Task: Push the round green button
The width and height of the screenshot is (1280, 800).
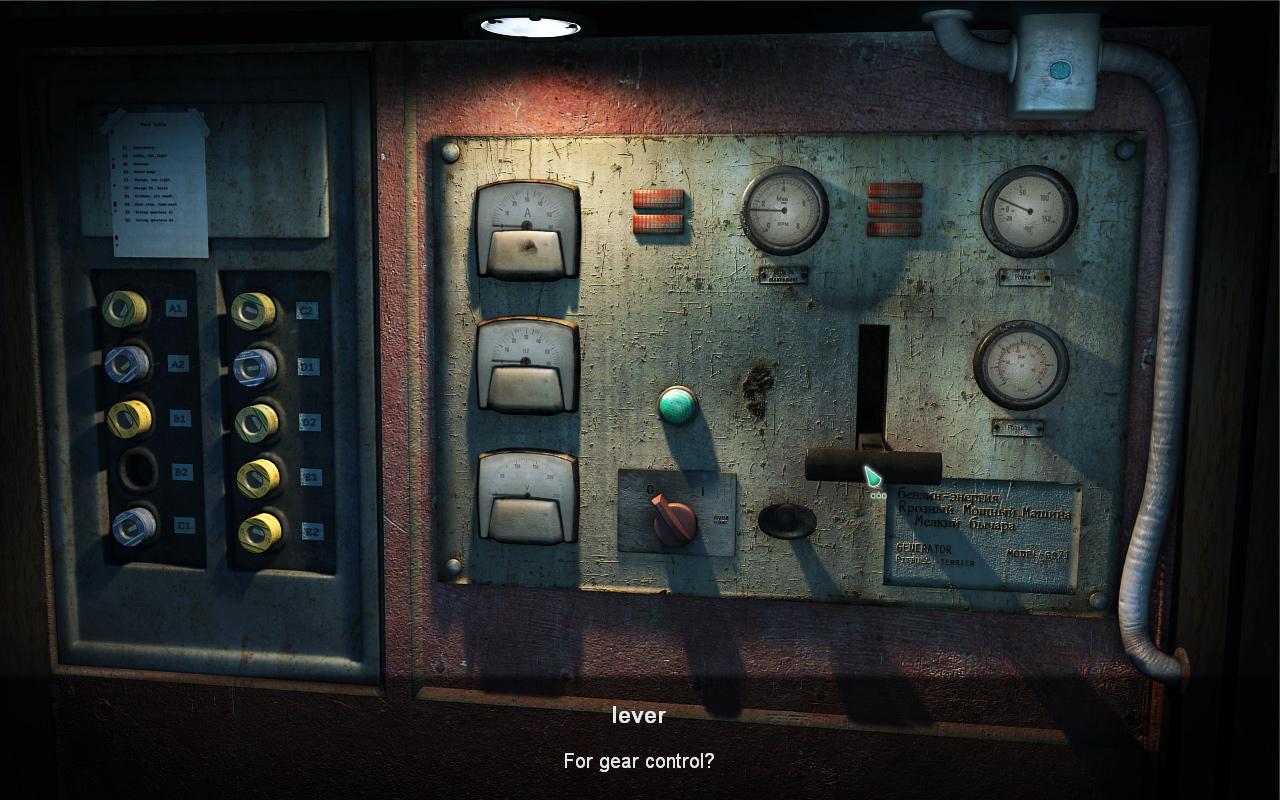Action: [677, 405]
